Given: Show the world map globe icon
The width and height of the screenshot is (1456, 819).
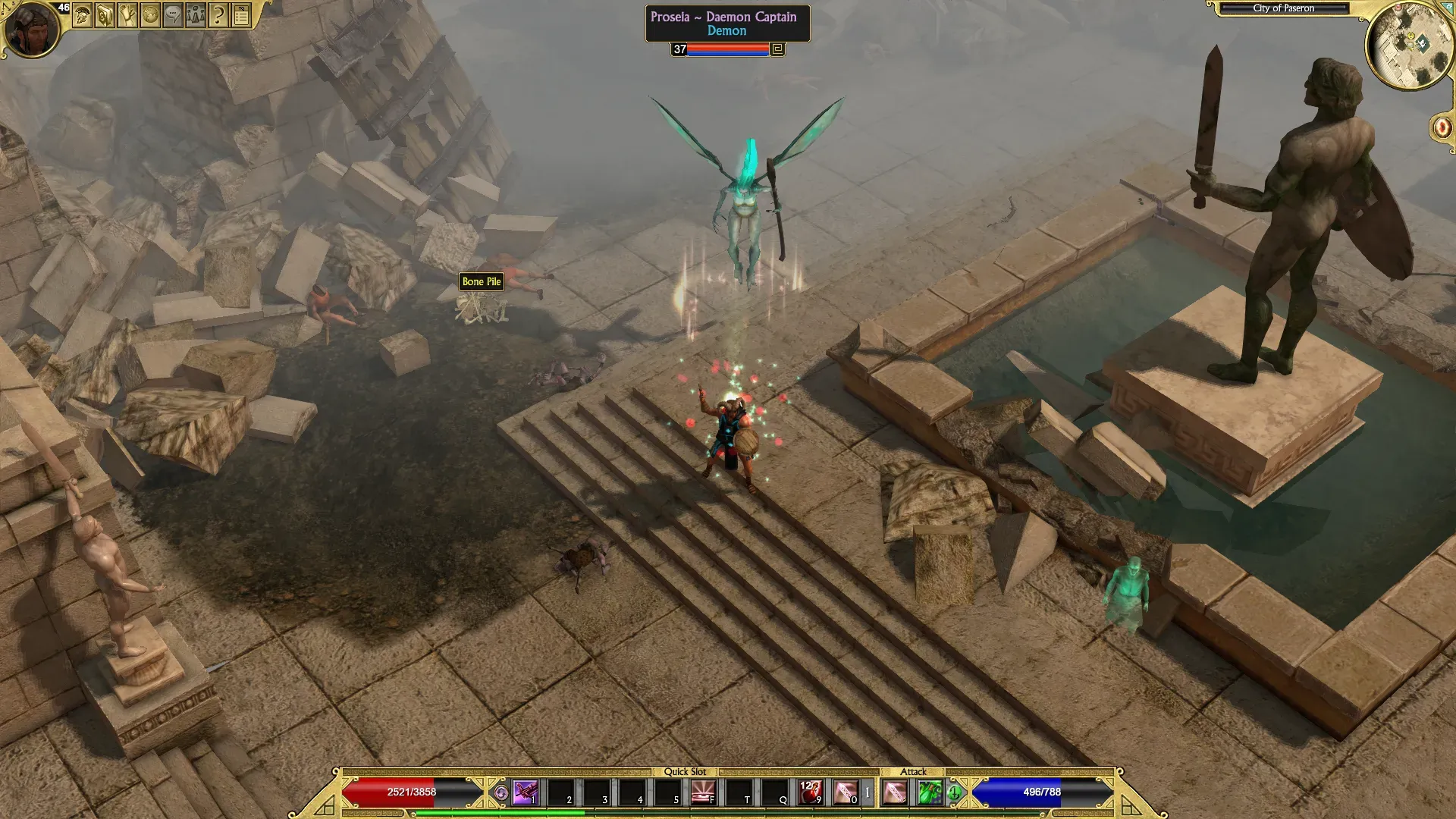Looking at the screenshot, I should pyautogui.click(x=150, y=14).
